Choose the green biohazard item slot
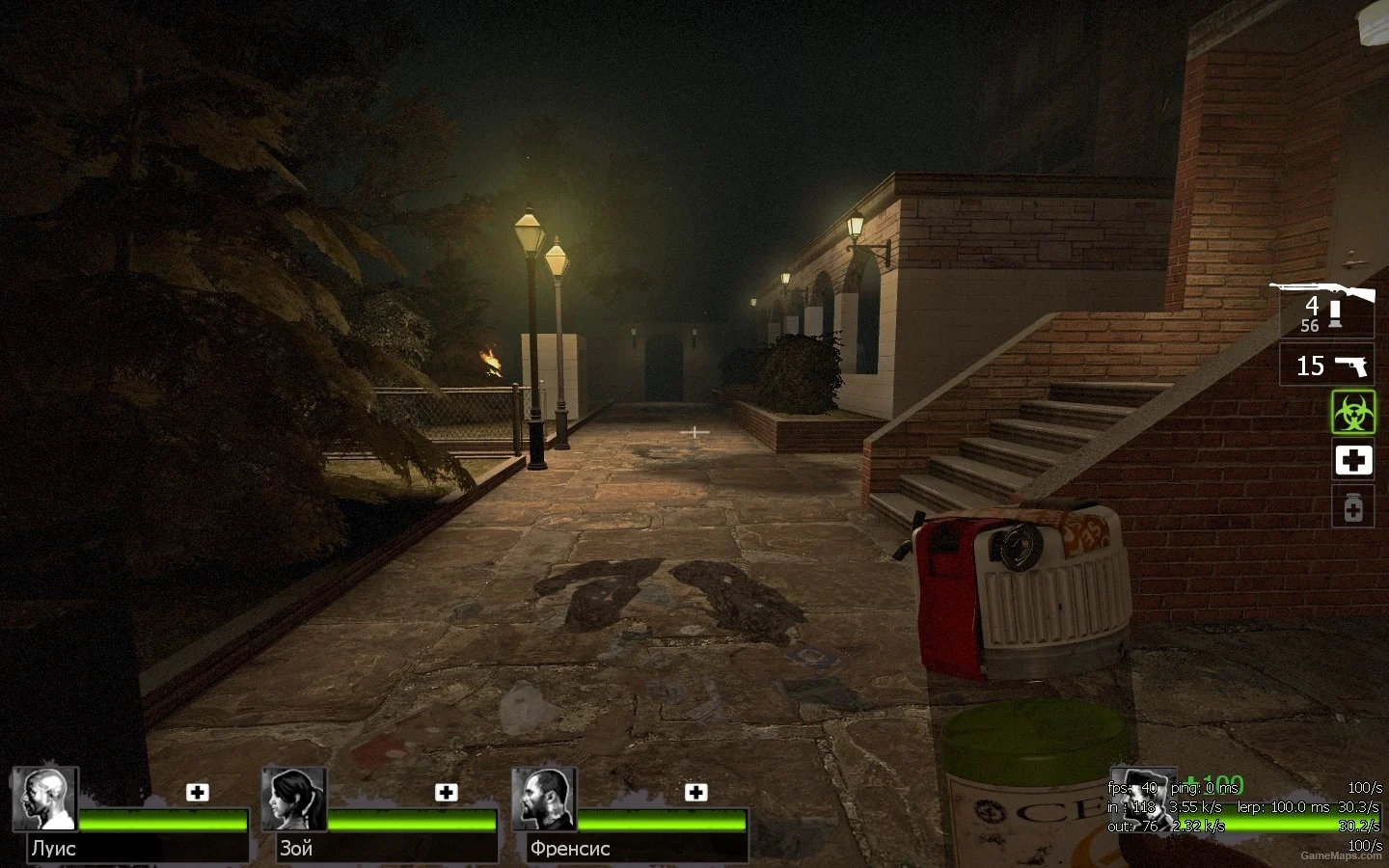 (x=1352, y=413)
